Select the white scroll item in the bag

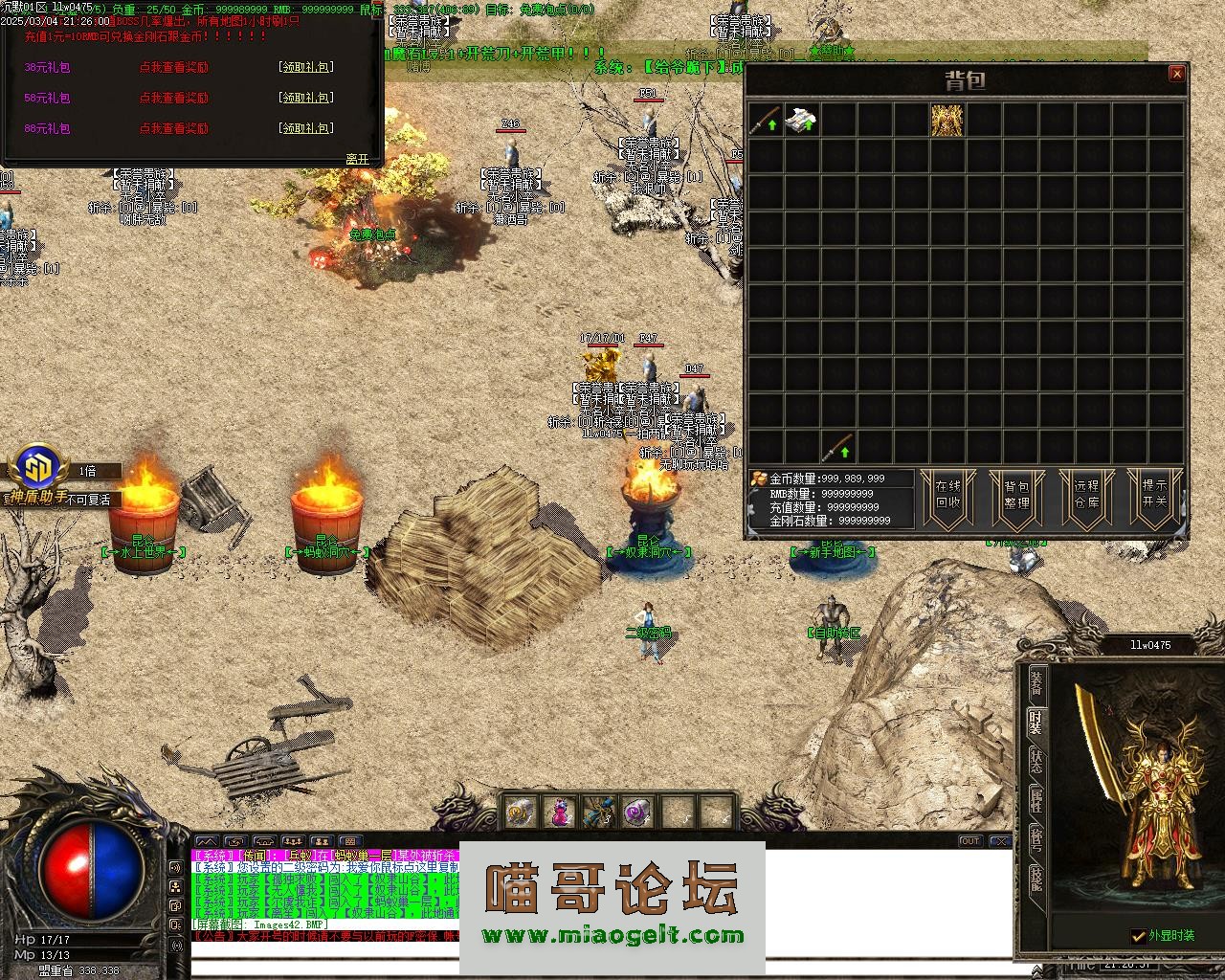[x=801, y=121]
